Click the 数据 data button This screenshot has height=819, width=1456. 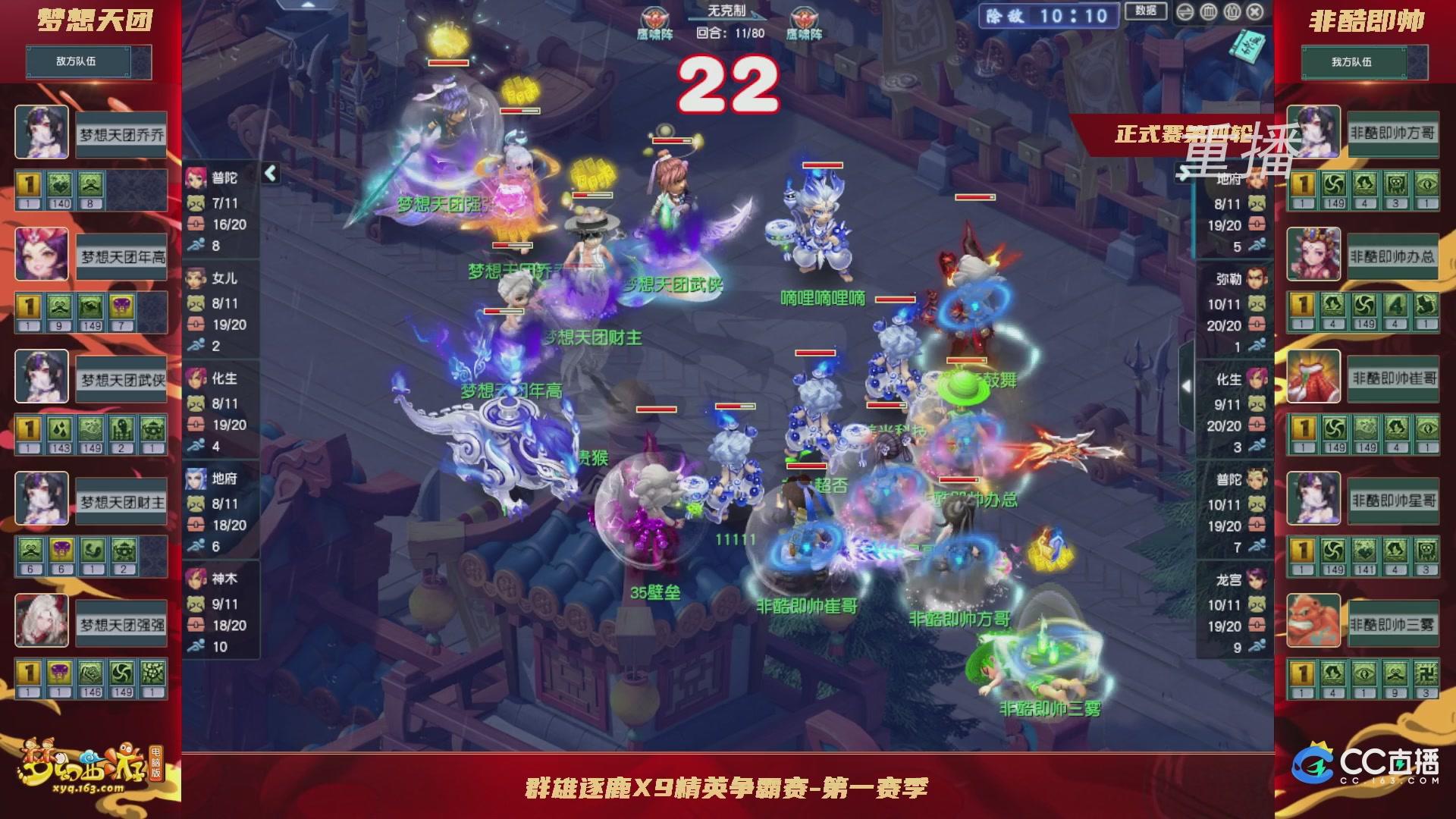(x=1146, y=11)
